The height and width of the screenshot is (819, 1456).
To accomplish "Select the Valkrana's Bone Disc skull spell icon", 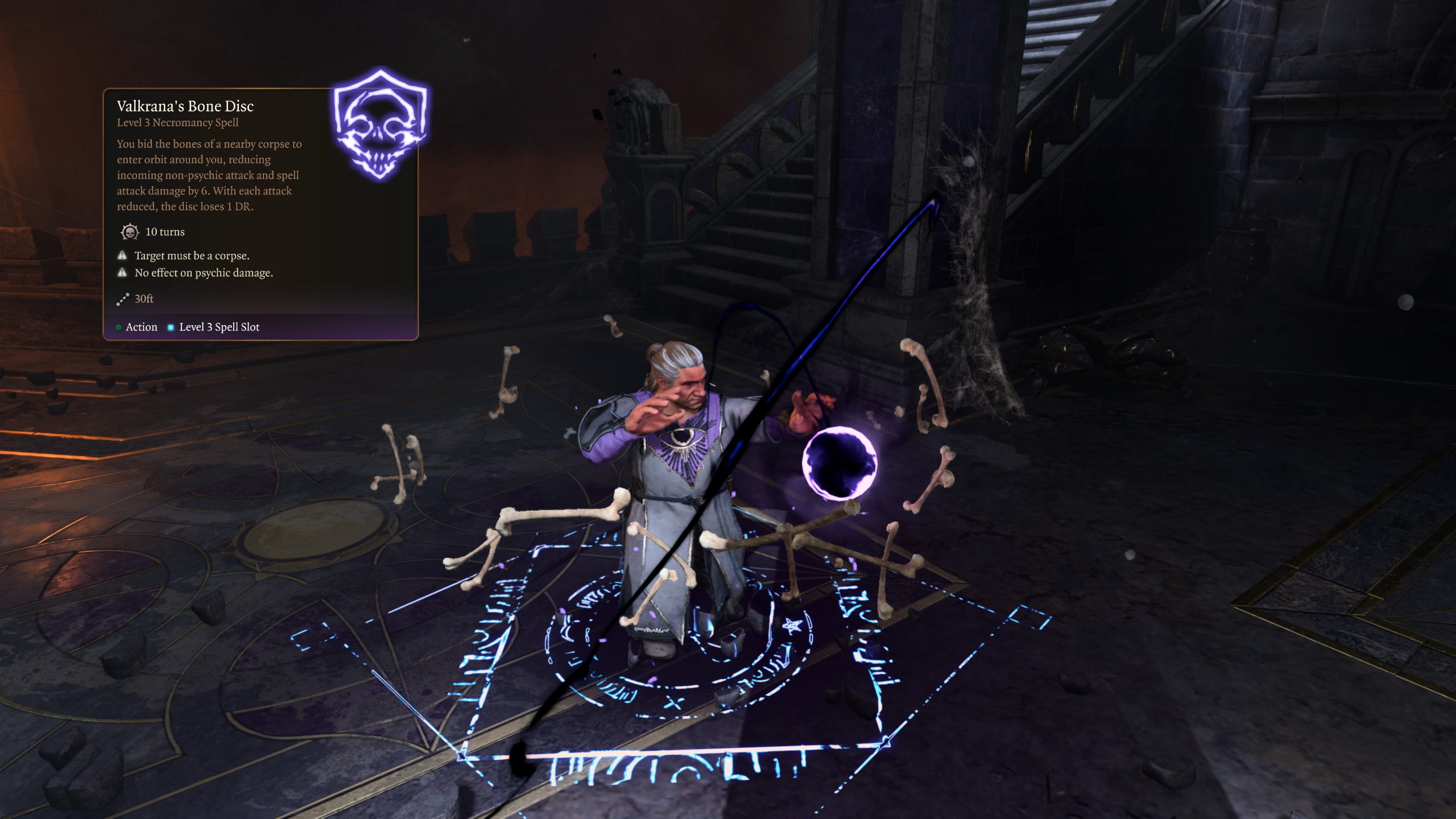I will [x=380, y=125].
